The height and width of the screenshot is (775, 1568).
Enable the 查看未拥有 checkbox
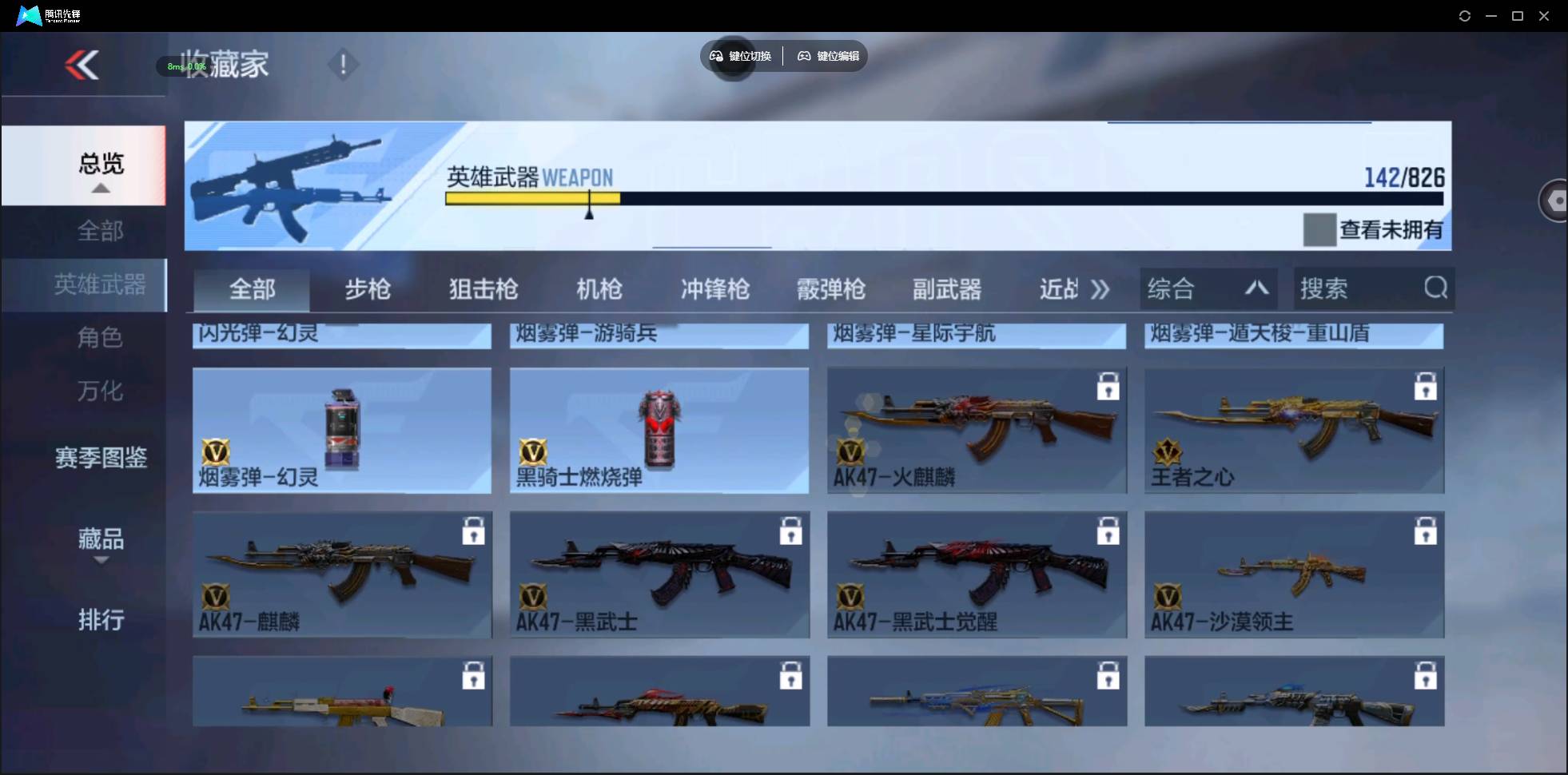[1321, 229]
